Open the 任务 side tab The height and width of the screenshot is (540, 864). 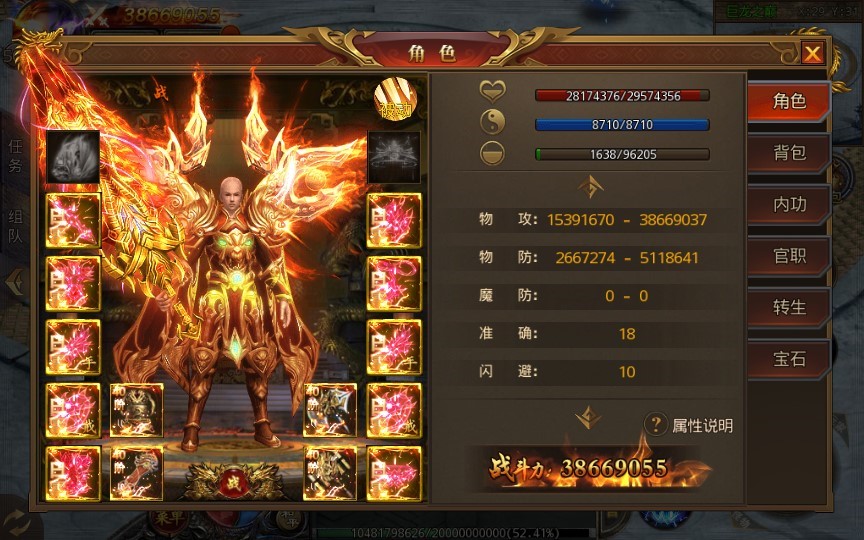(14, 157)
